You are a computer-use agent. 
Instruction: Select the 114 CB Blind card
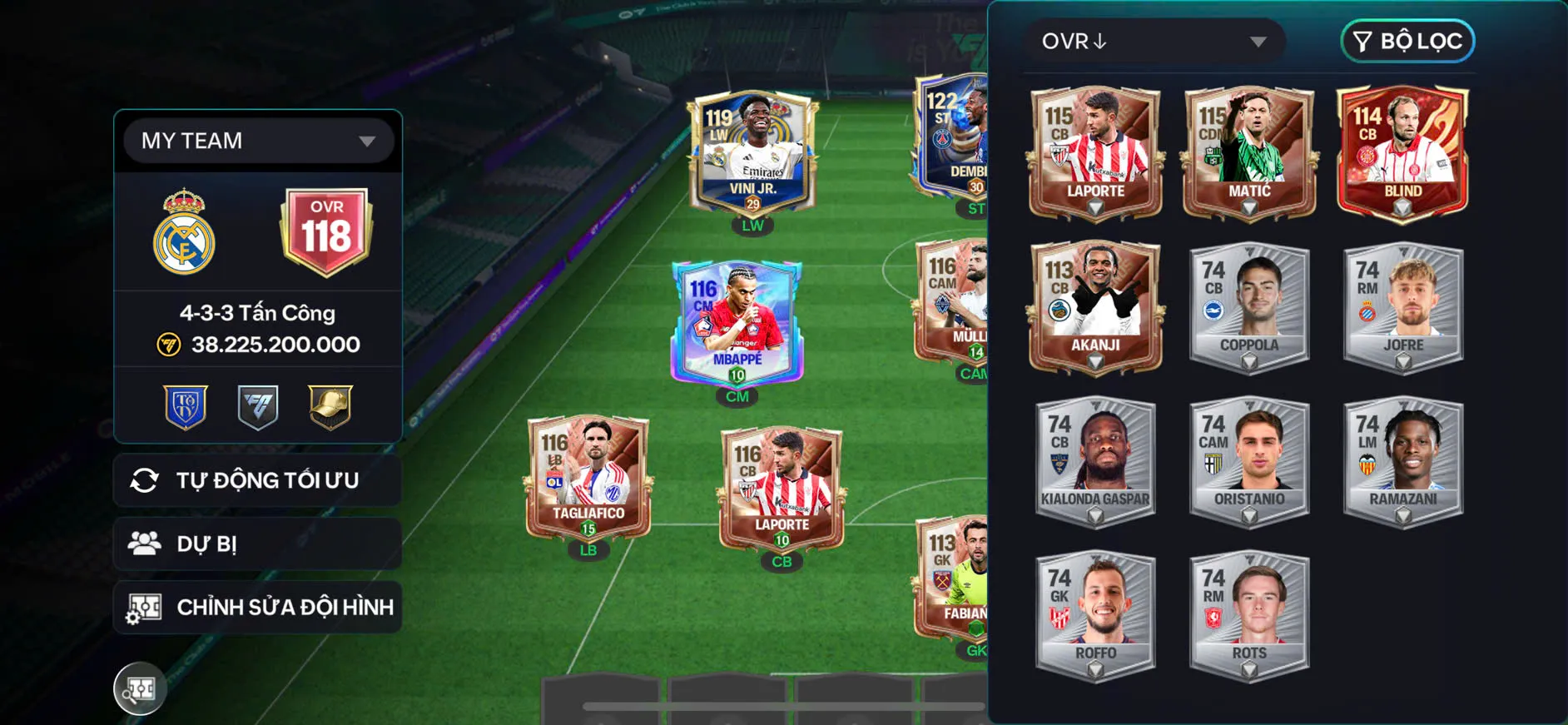click(1403, 153)
